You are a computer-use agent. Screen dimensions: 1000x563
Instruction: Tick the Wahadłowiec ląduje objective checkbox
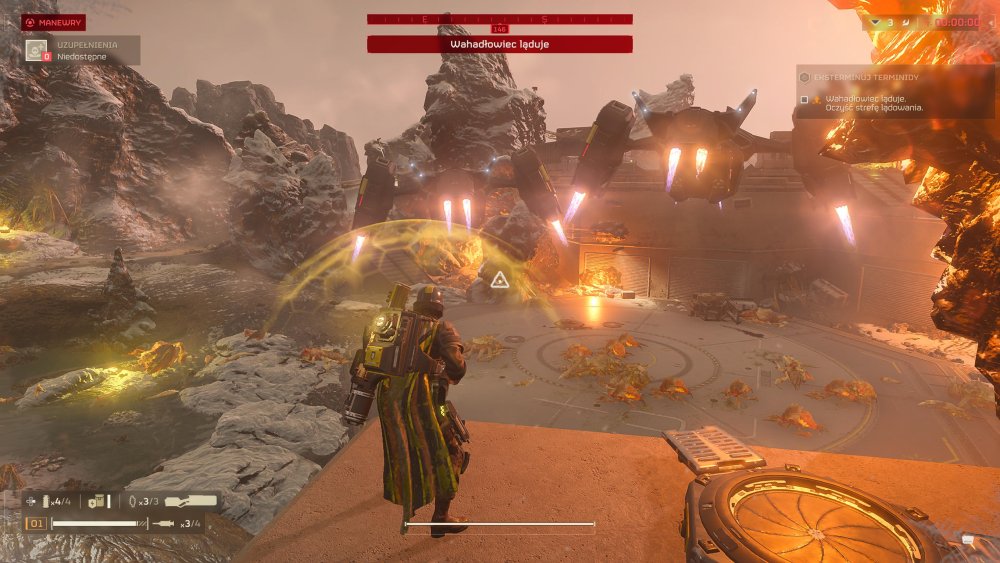coord(804,100)
